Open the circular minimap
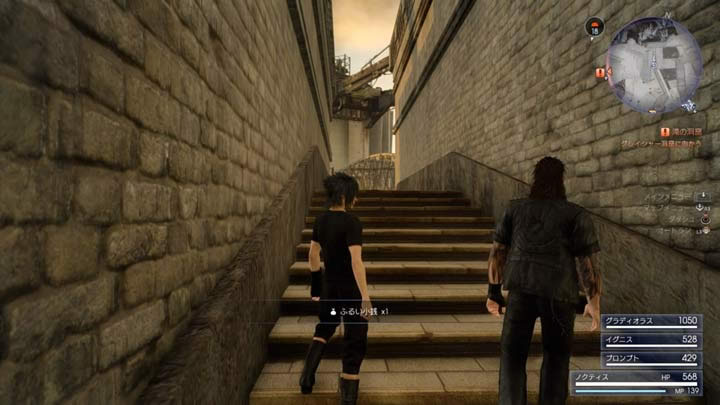The height and width of the screenshot is (405, 720). click(x=654, y=64)
